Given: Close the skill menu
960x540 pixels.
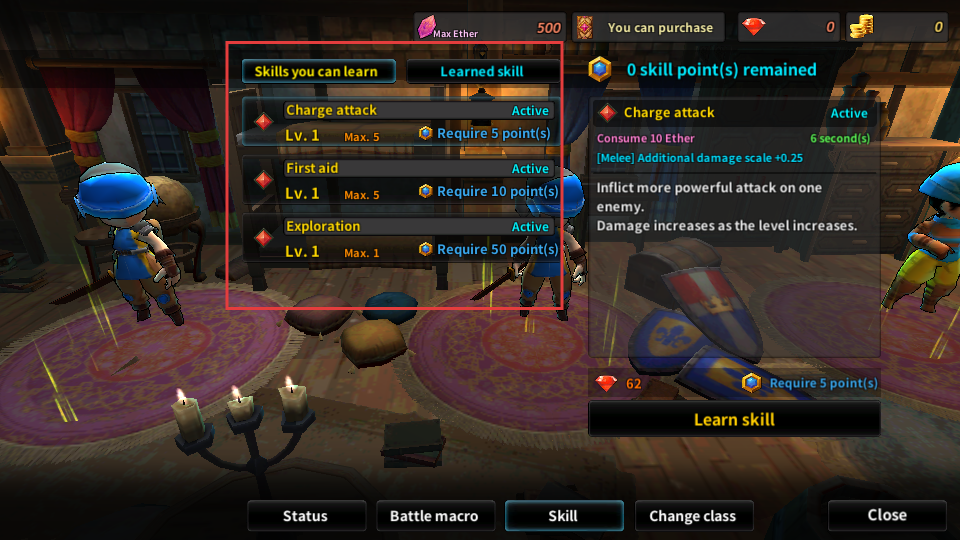Looking at the screenshot, I should point(887,515).
